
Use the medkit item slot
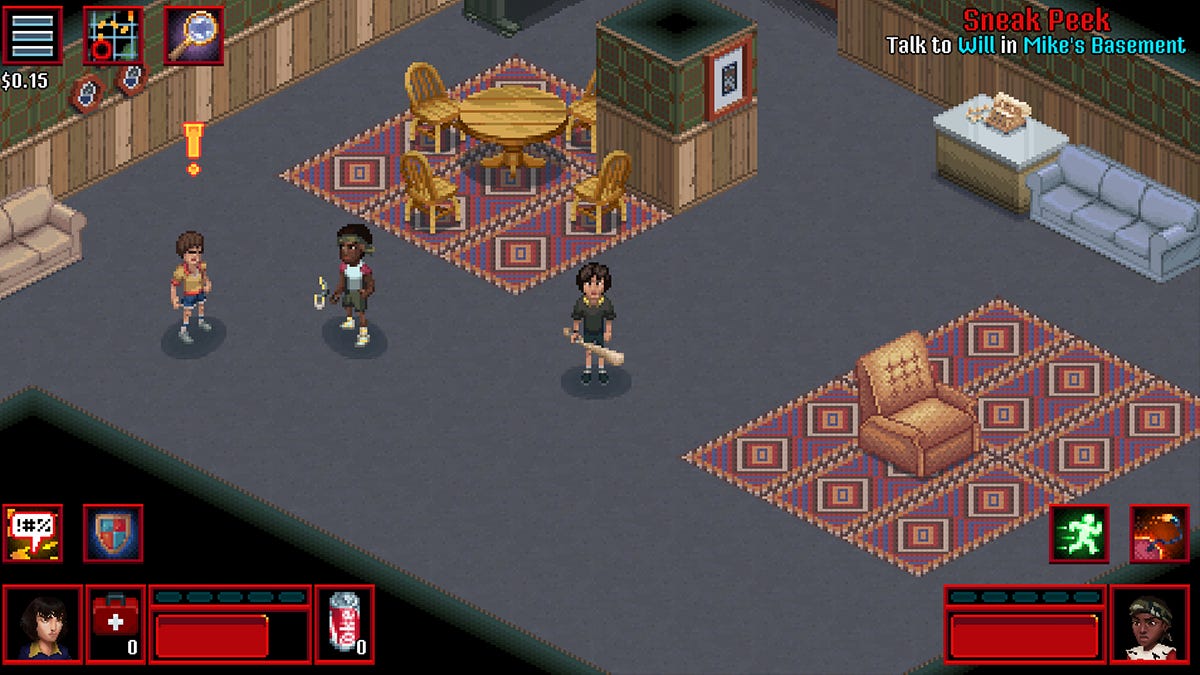point(116,624)
